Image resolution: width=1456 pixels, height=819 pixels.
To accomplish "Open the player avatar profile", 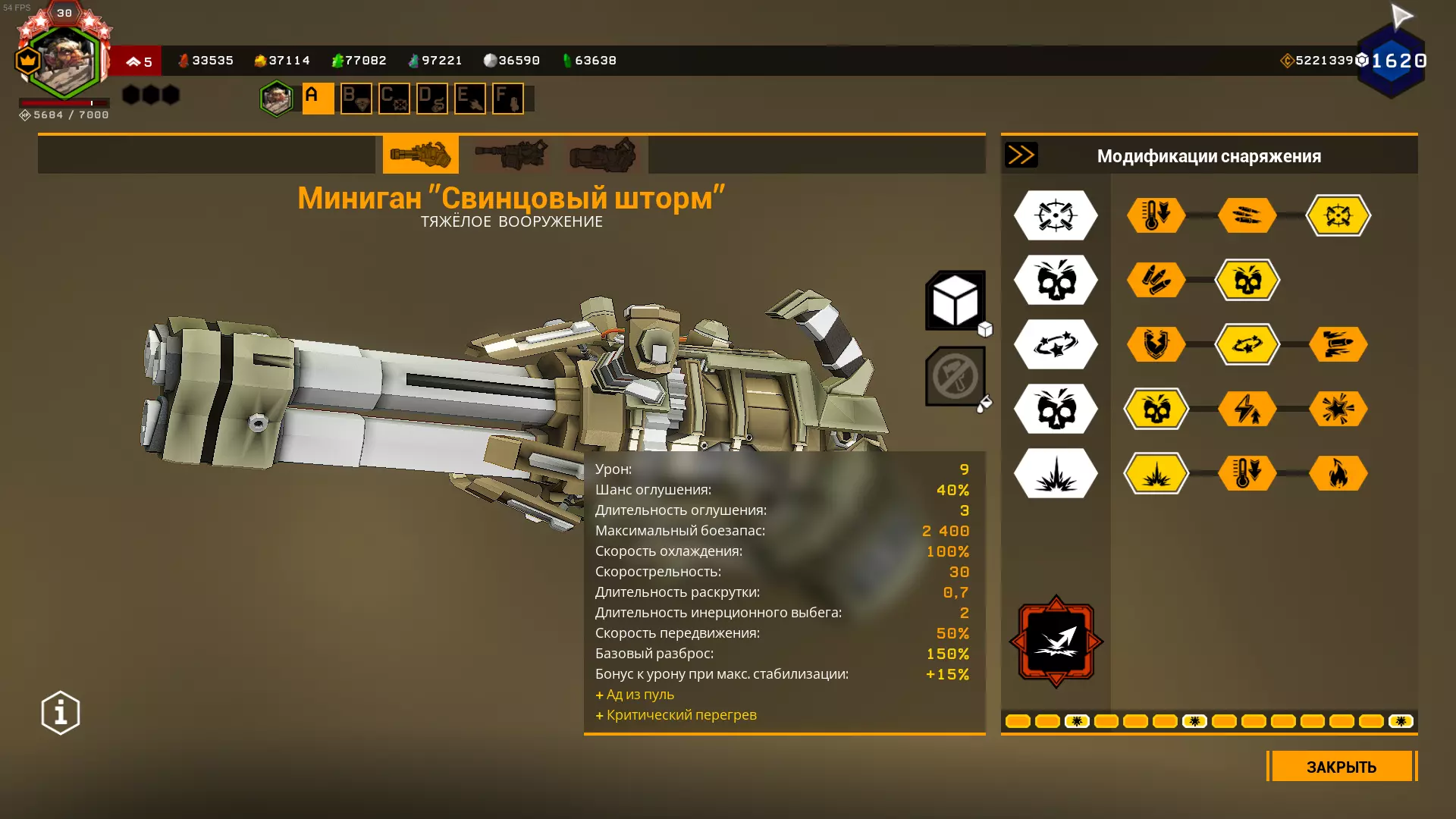I will coord(64,62).
